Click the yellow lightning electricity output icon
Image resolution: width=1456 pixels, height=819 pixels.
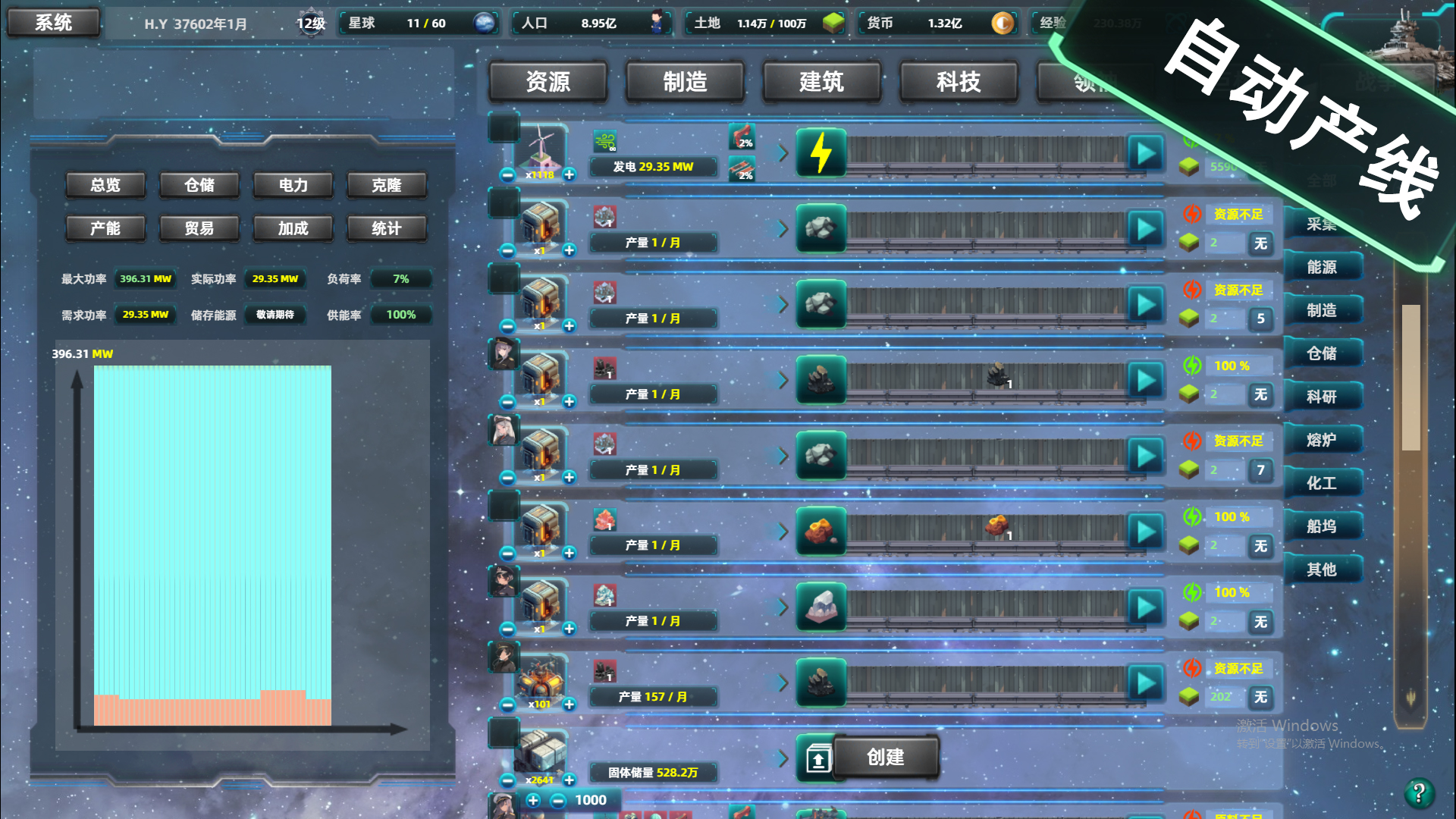tap(821, 153)
